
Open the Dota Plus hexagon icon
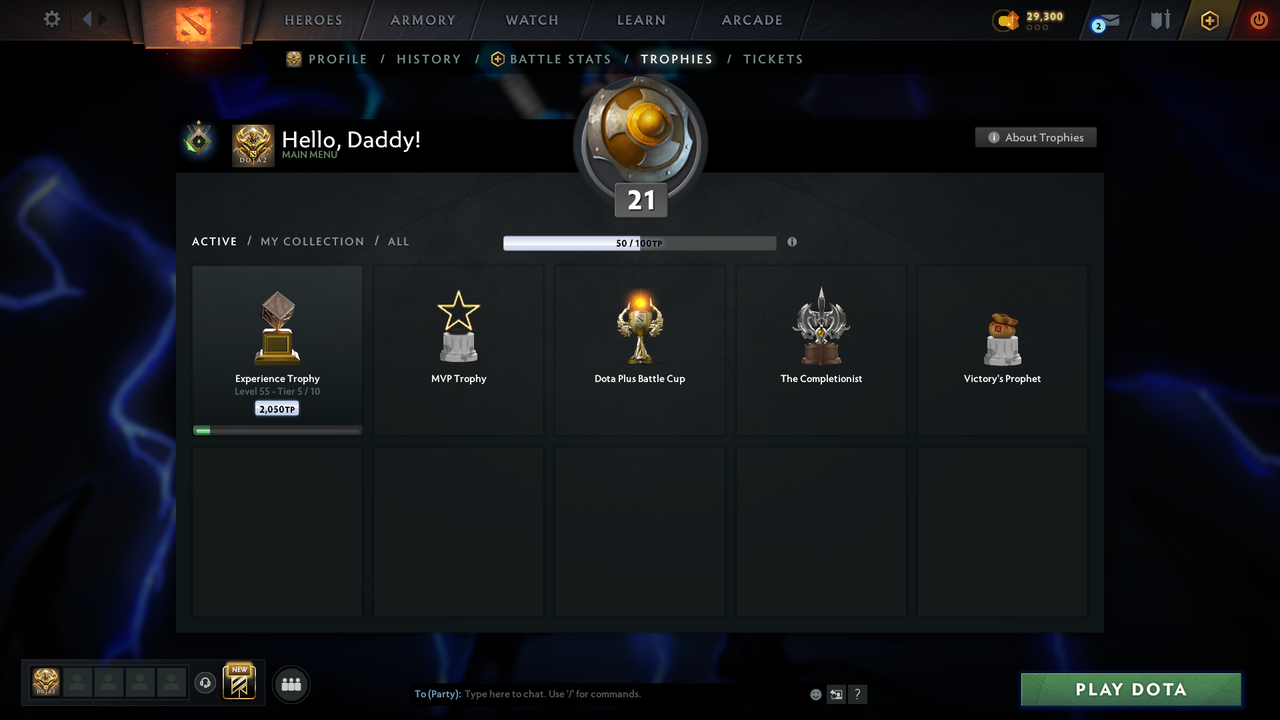click(x=1209, y=20)
